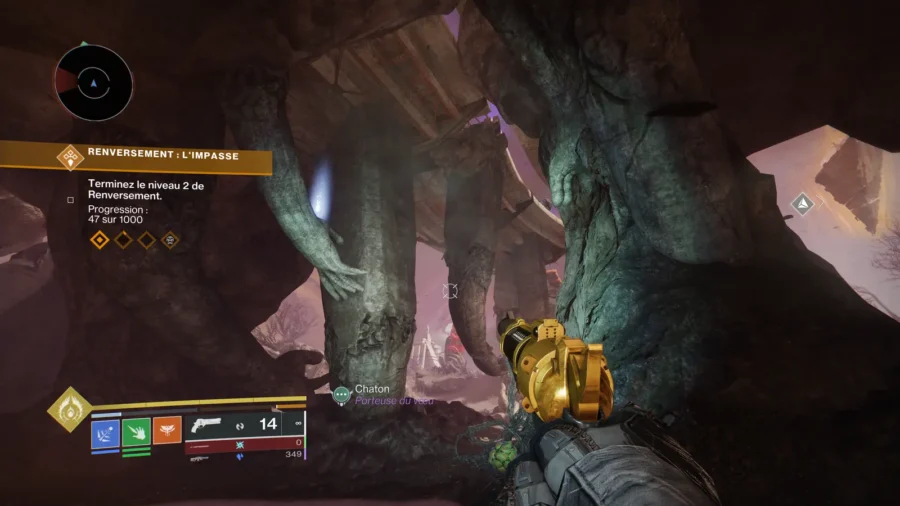Select the first highlighted progress diamond
The image size is (900, 506).
[99, 240]
